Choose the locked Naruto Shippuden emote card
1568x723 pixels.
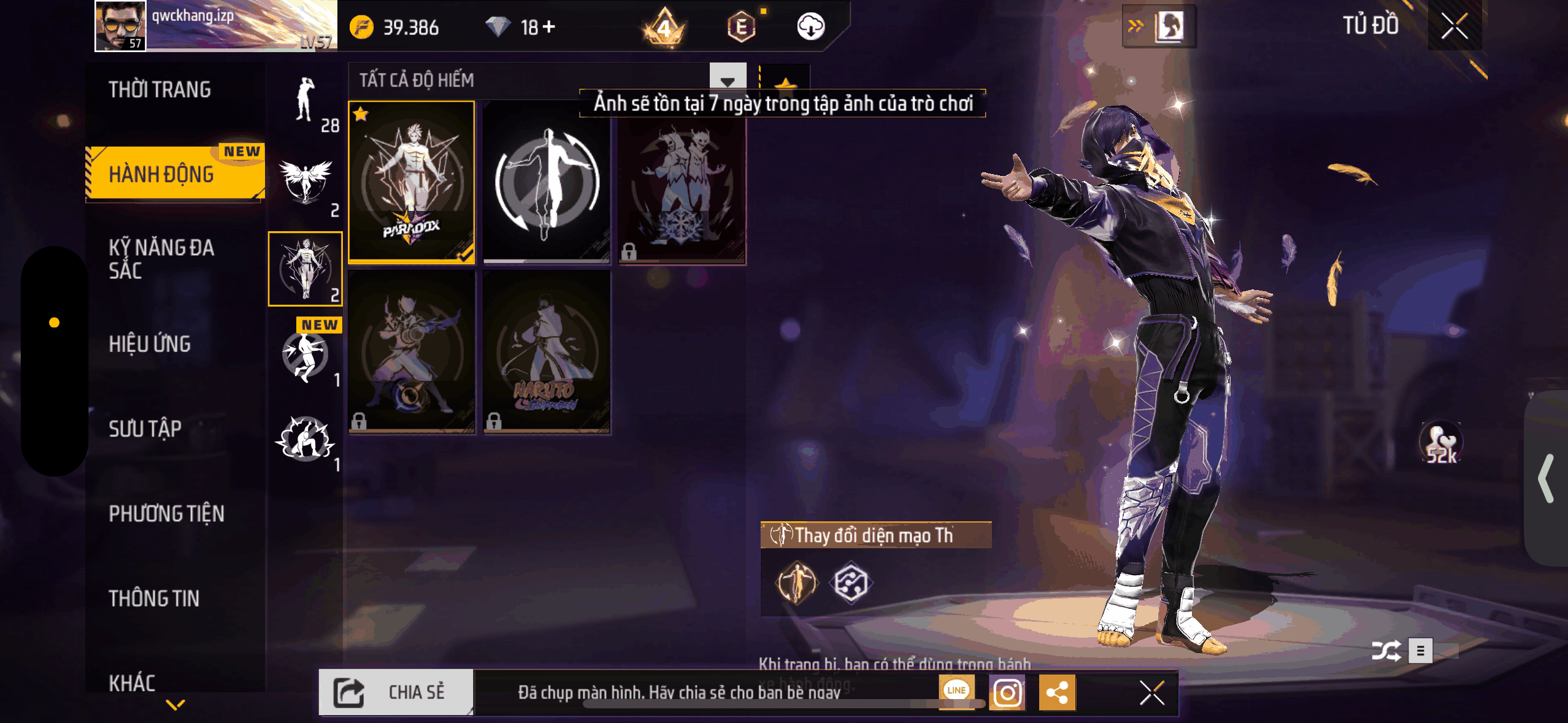[547, 352]
